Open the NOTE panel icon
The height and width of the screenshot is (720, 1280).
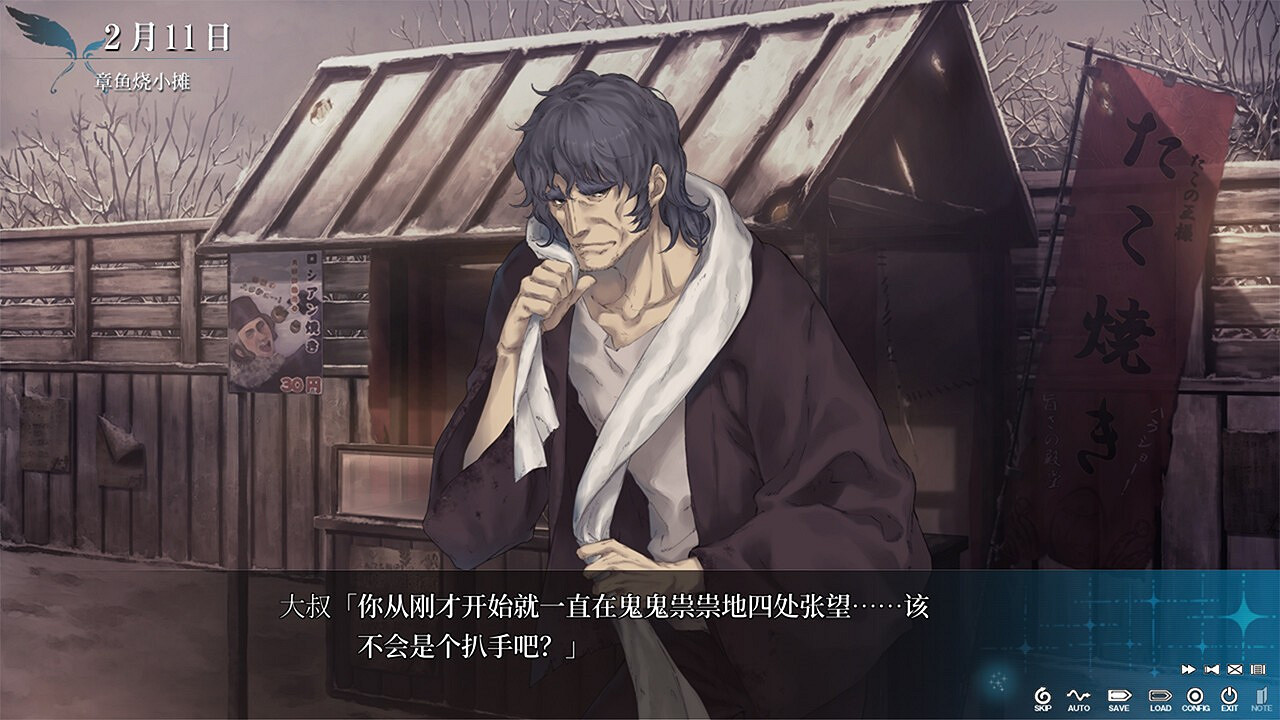pyautogui.click(x=1263, y=697)
